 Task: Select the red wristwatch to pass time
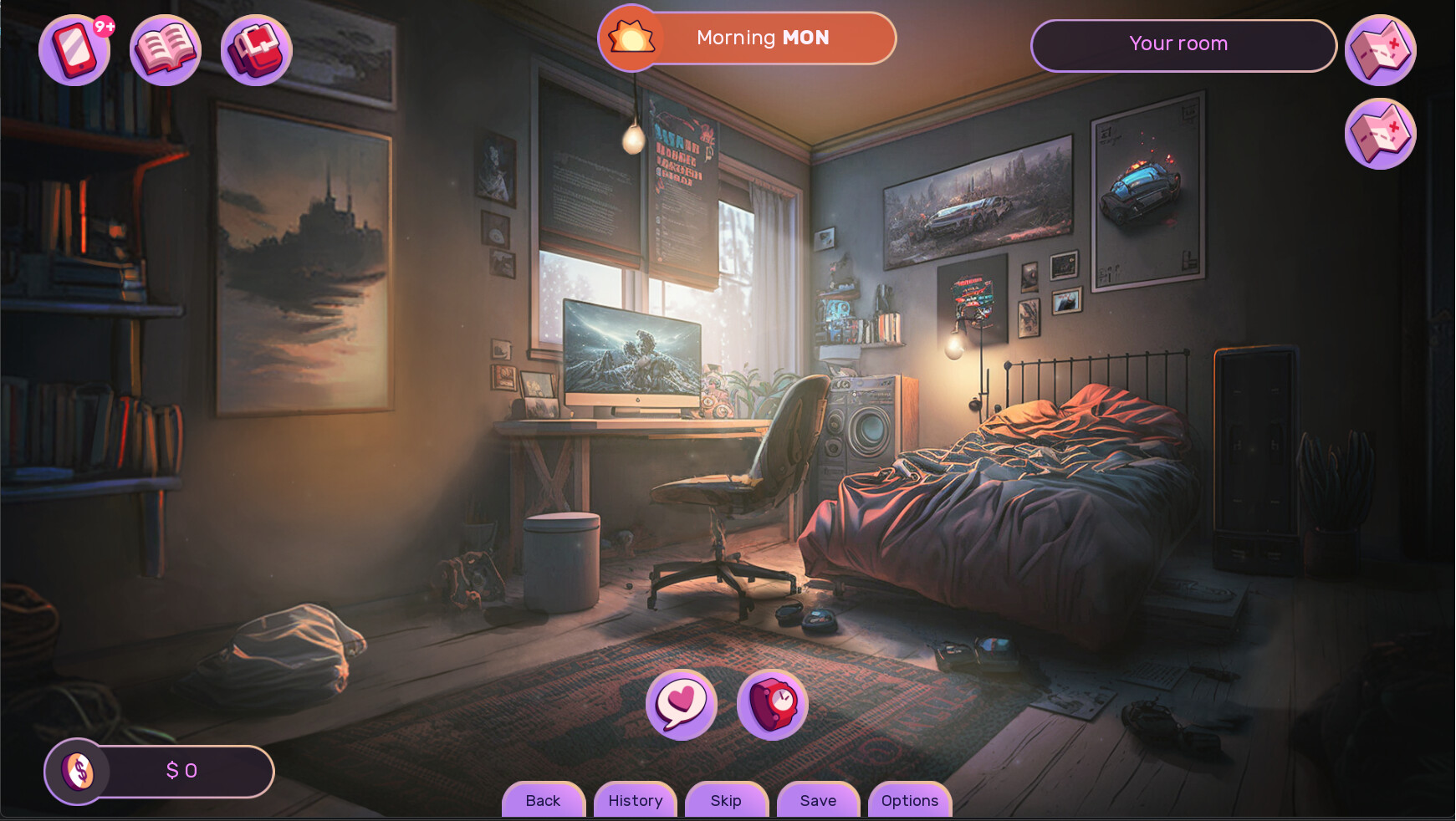[772, 705]
